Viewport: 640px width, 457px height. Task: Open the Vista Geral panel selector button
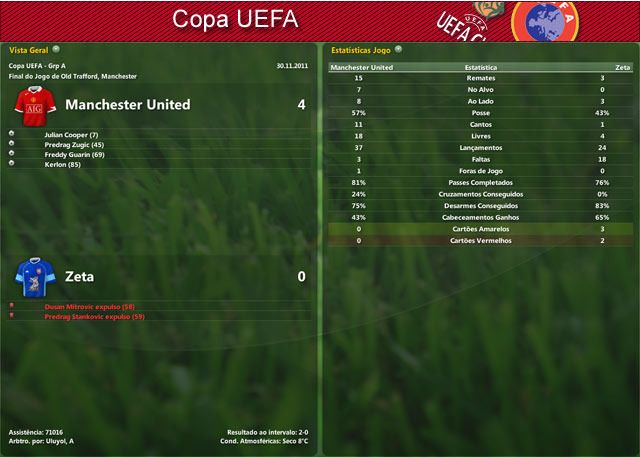click(x=56, y=48)
